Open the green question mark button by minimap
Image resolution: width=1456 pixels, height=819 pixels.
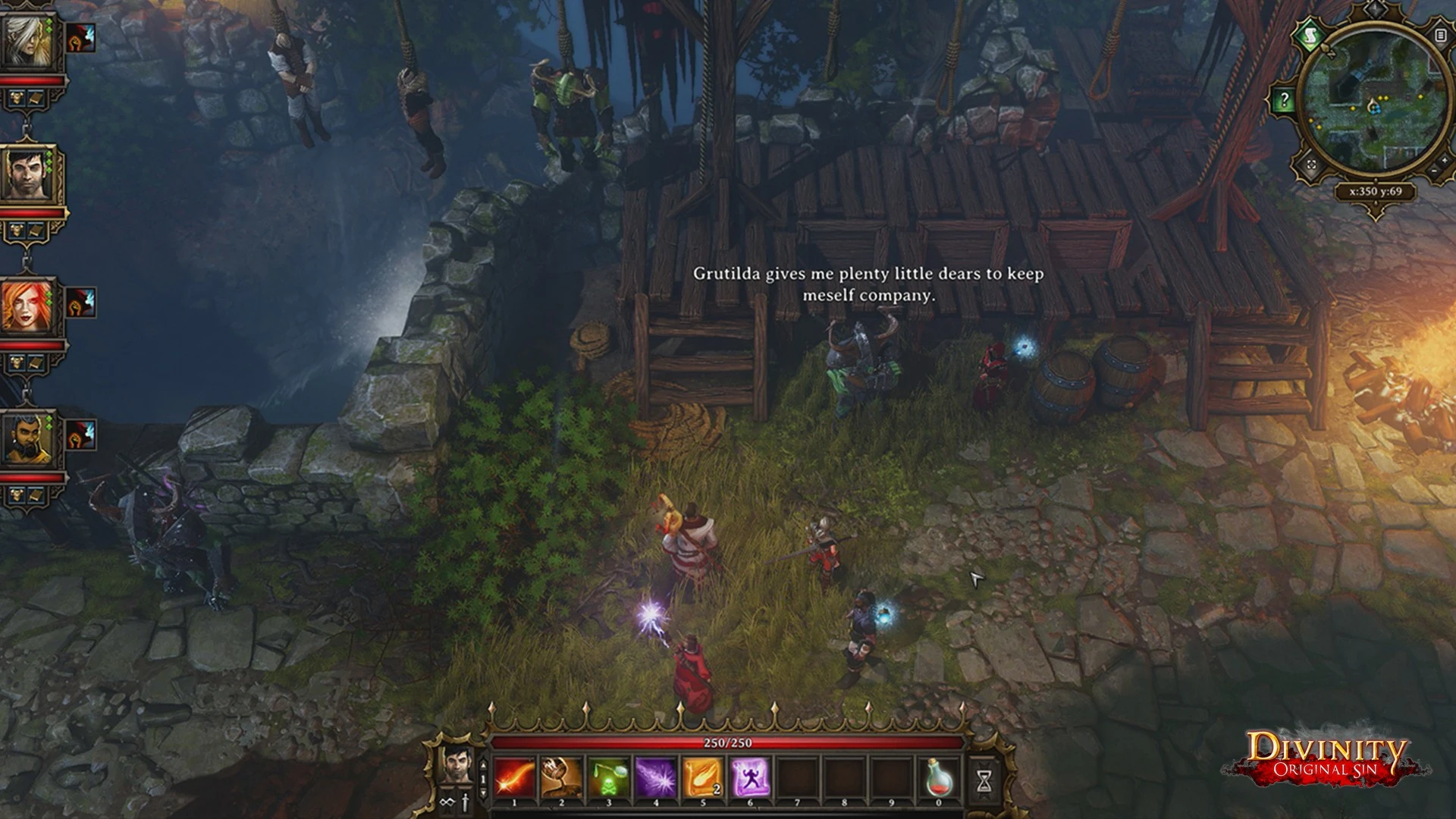1283,99
